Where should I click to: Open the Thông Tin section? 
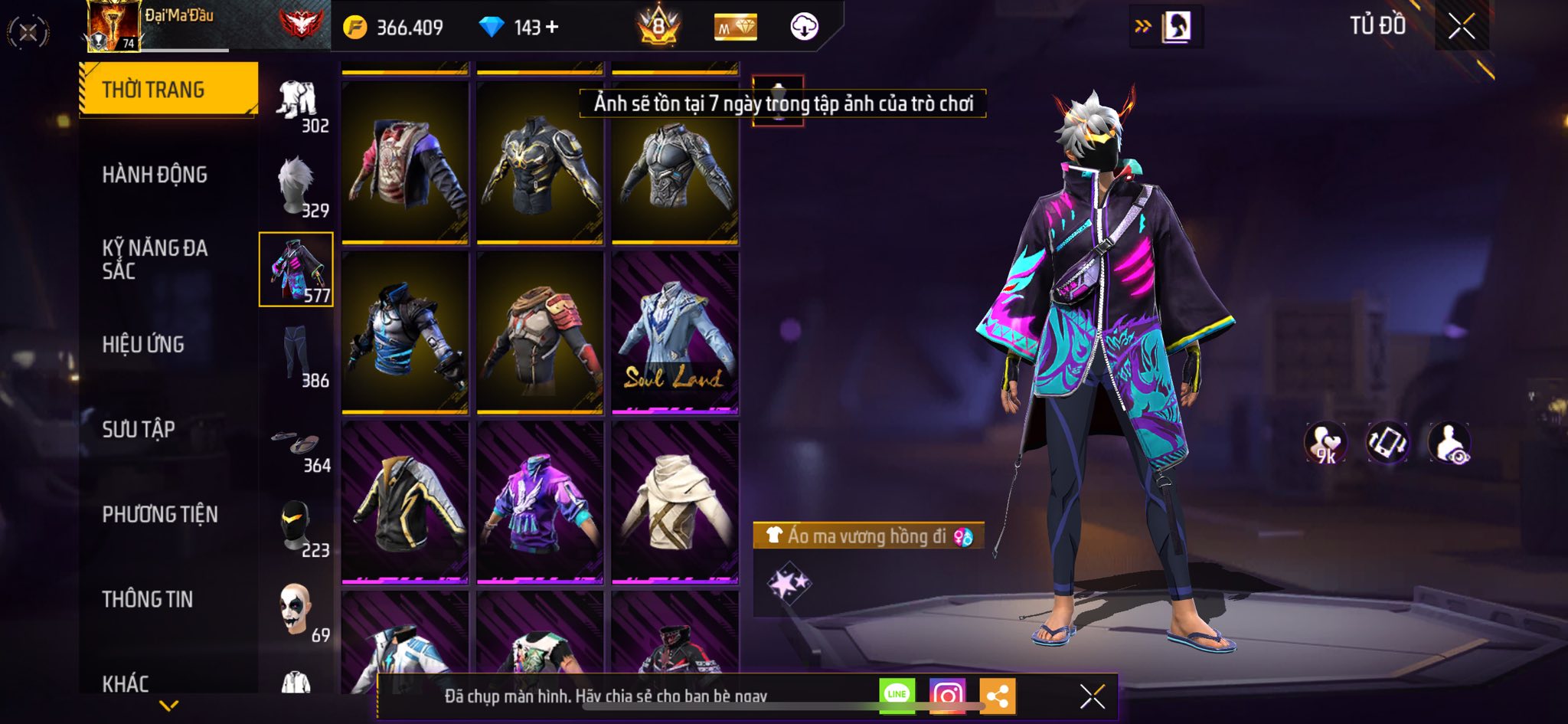point(148,599)
